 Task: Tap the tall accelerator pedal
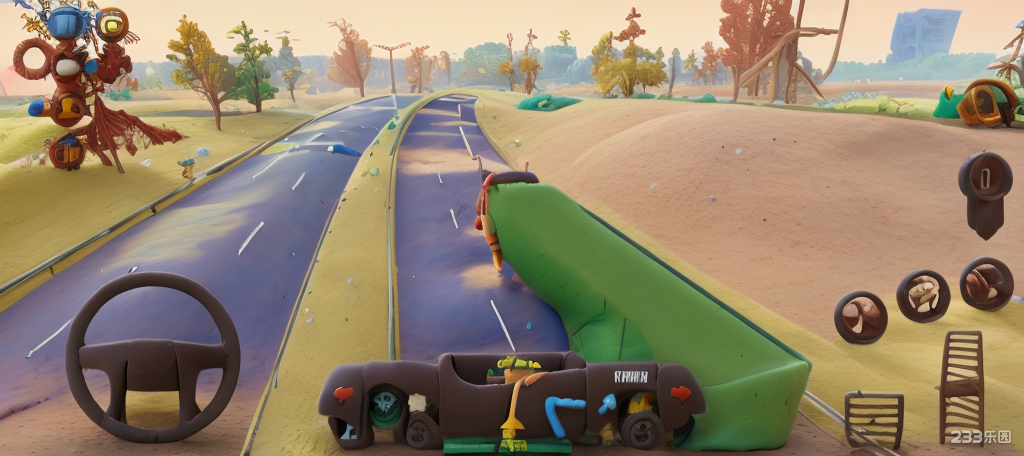(x=961, y=386)
